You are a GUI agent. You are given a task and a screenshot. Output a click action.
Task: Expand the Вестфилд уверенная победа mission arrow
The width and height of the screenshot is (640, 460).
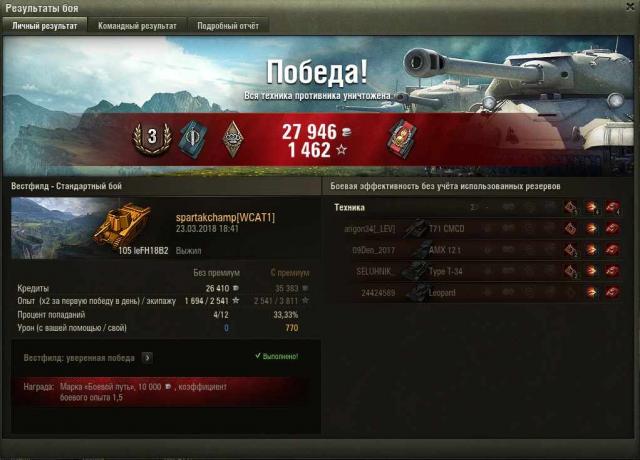[147, 357]
